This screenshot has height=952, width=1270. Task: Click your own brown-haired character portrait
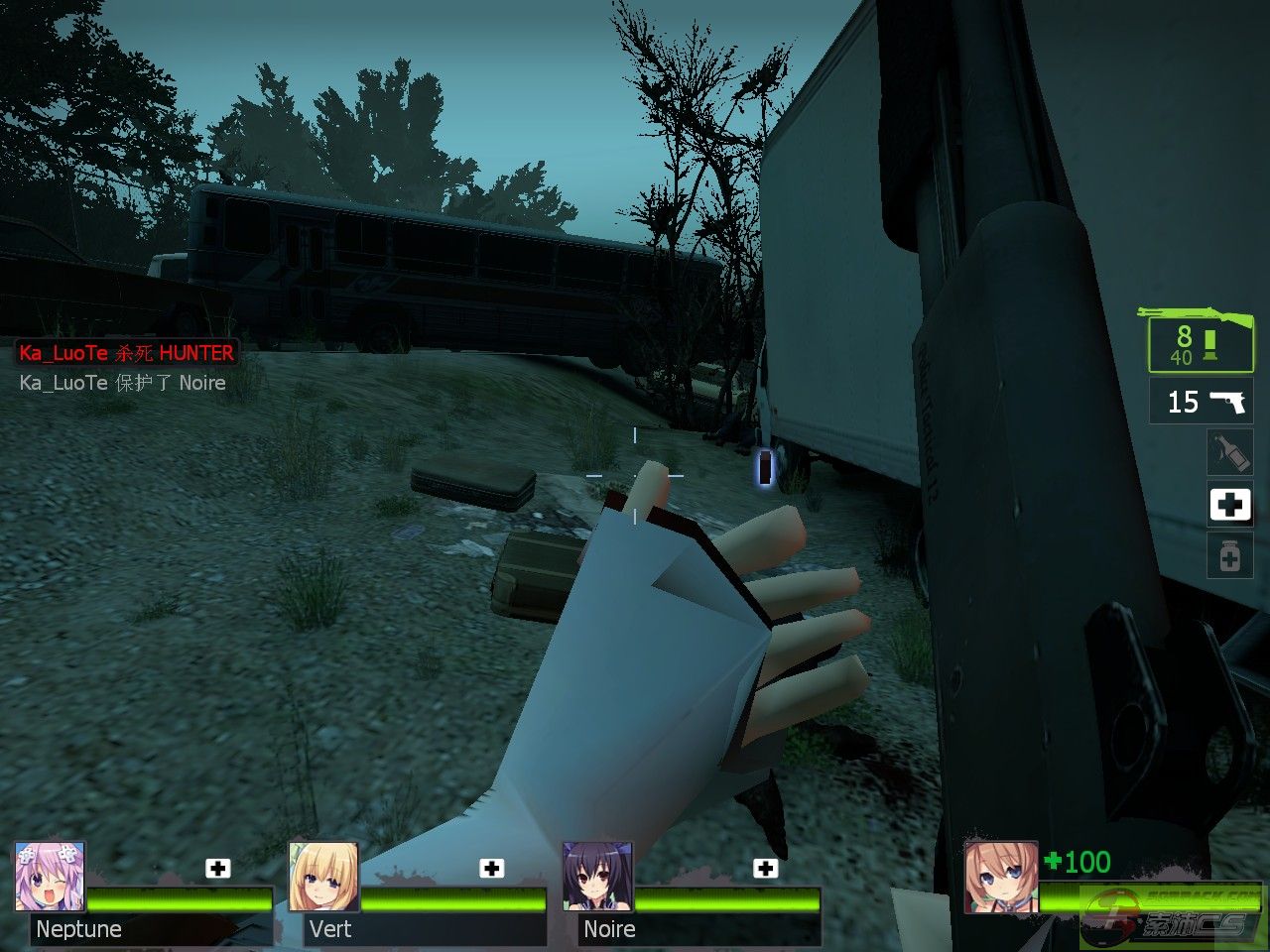[x=1001, y=877]
